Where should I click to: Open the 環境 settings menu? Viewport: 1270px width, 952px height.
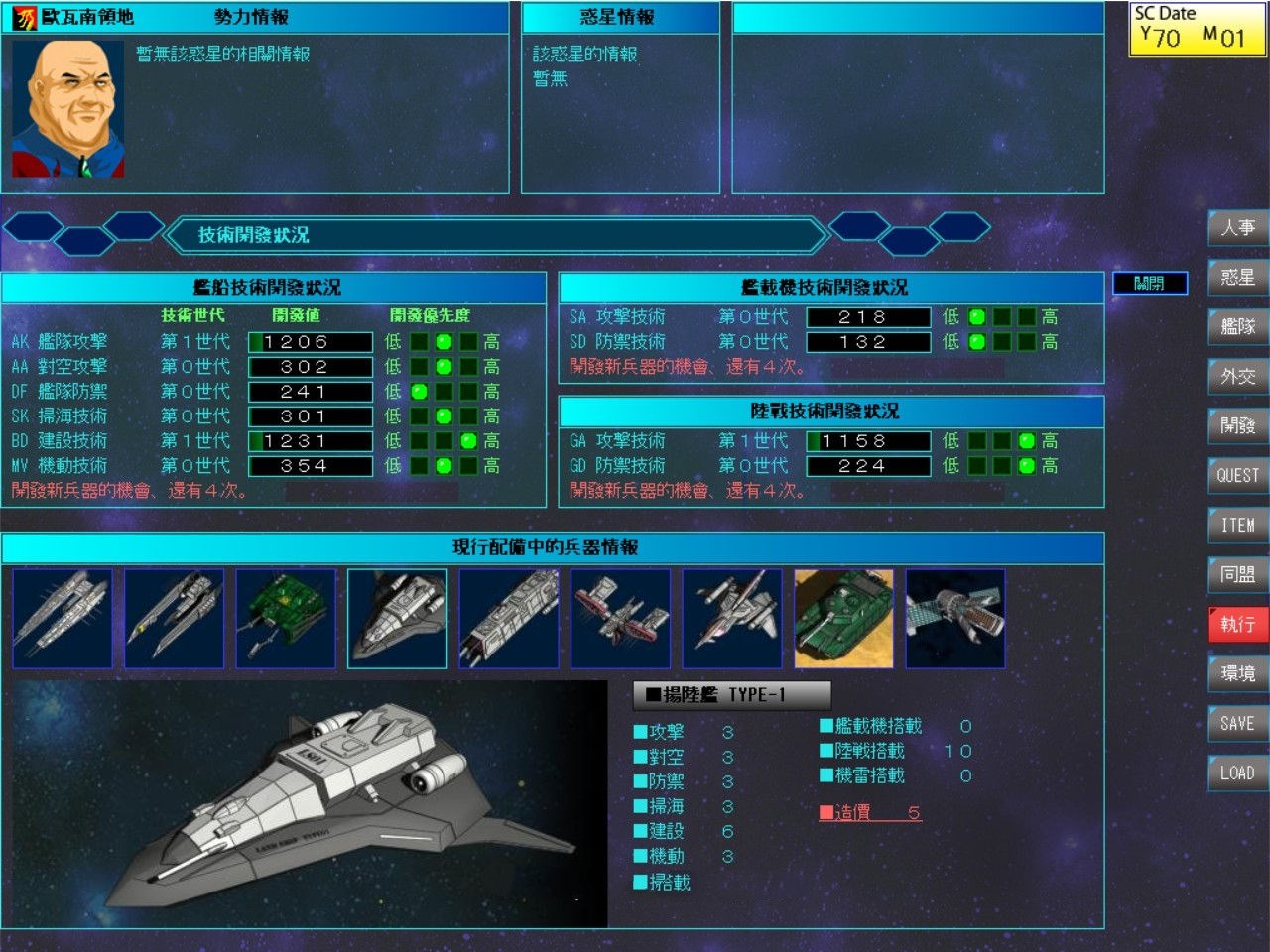coord(1237,674)
